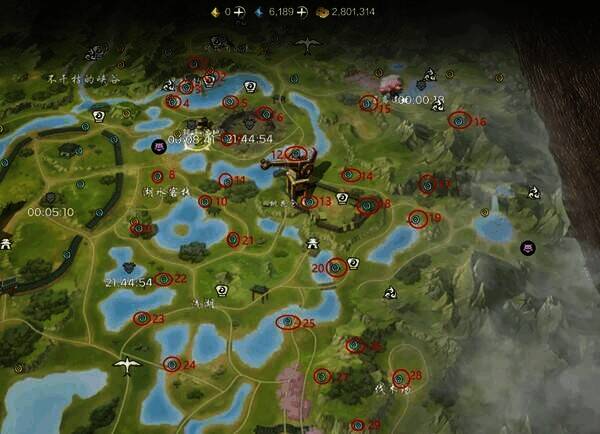Select the map marker numbered 16

(459, 120)
